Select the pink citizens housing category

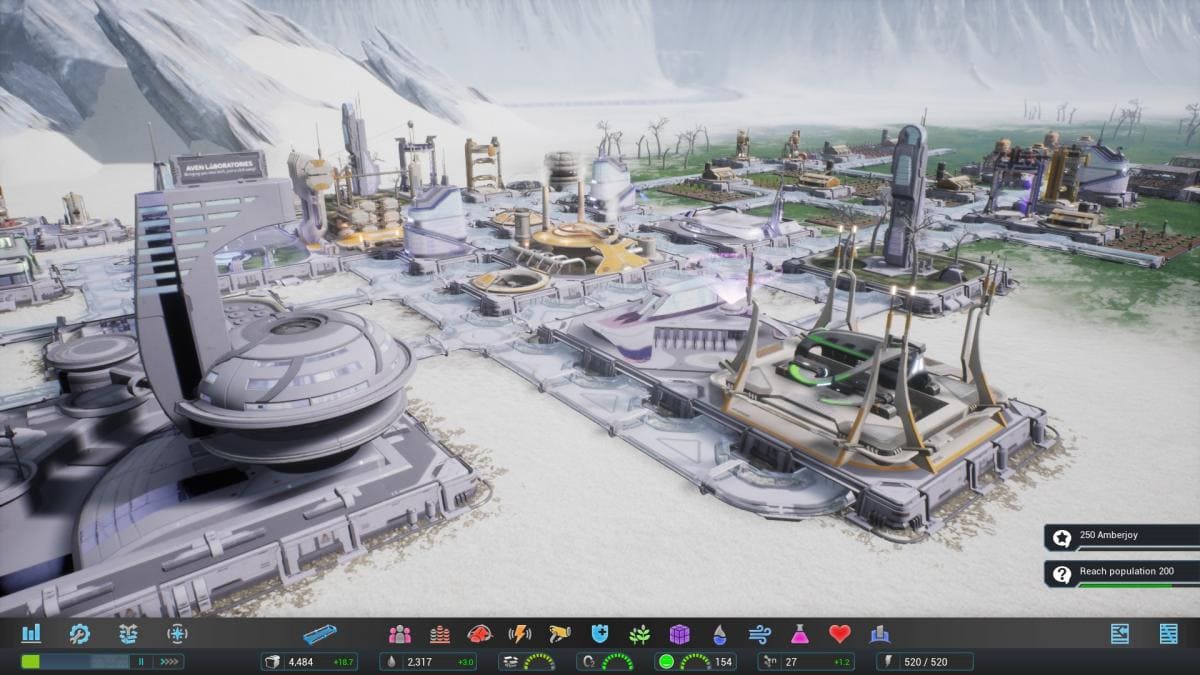(x=400, y=634)
